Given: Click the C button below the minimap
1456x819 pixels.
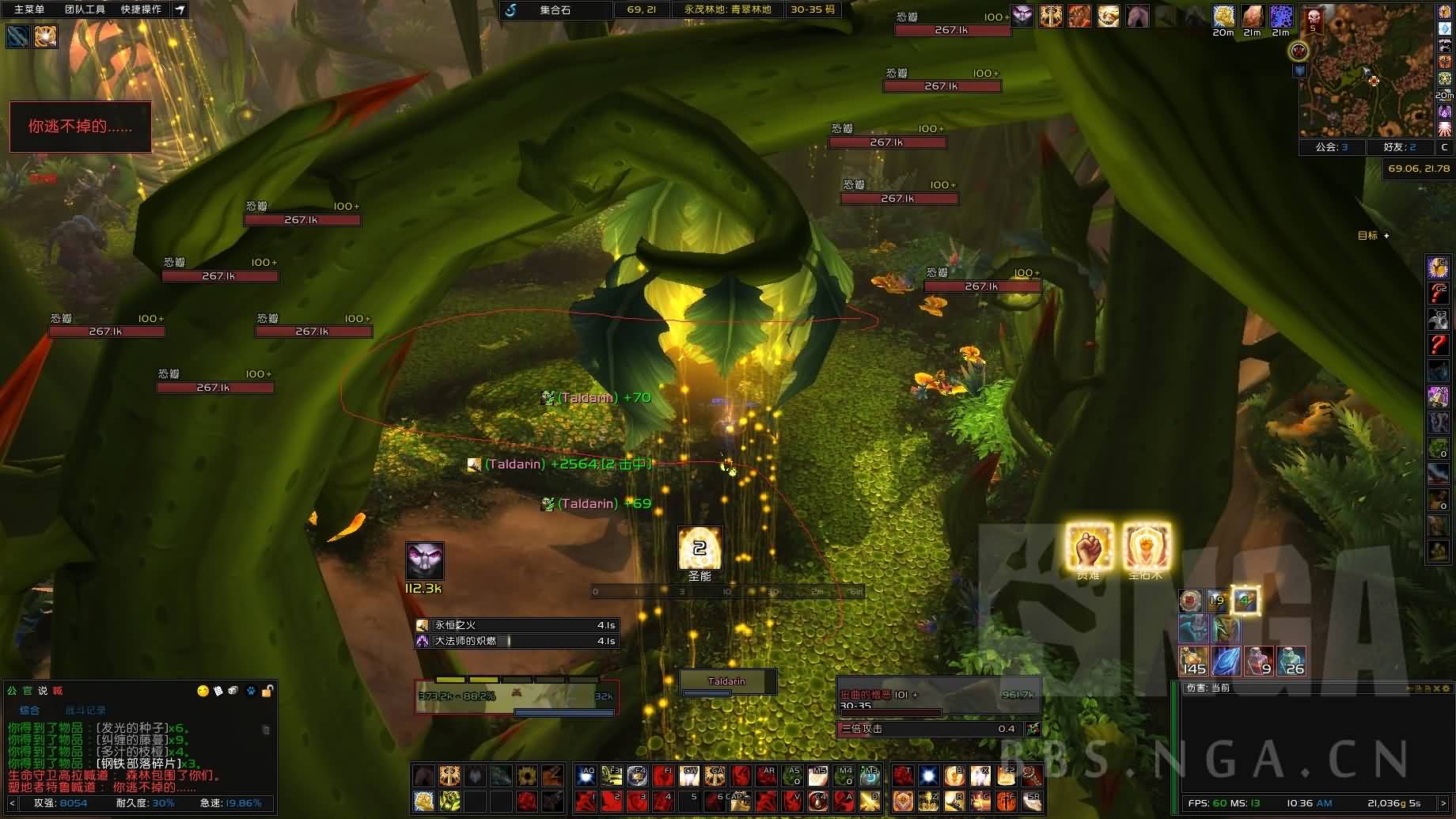Looking at the screenshot, I should coord(1444,147).
